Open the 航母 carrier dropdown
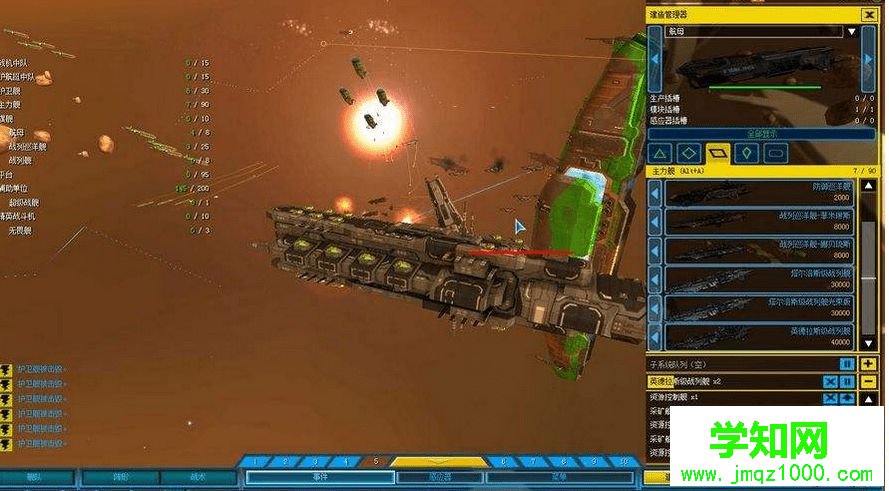 tap(852, 32)
